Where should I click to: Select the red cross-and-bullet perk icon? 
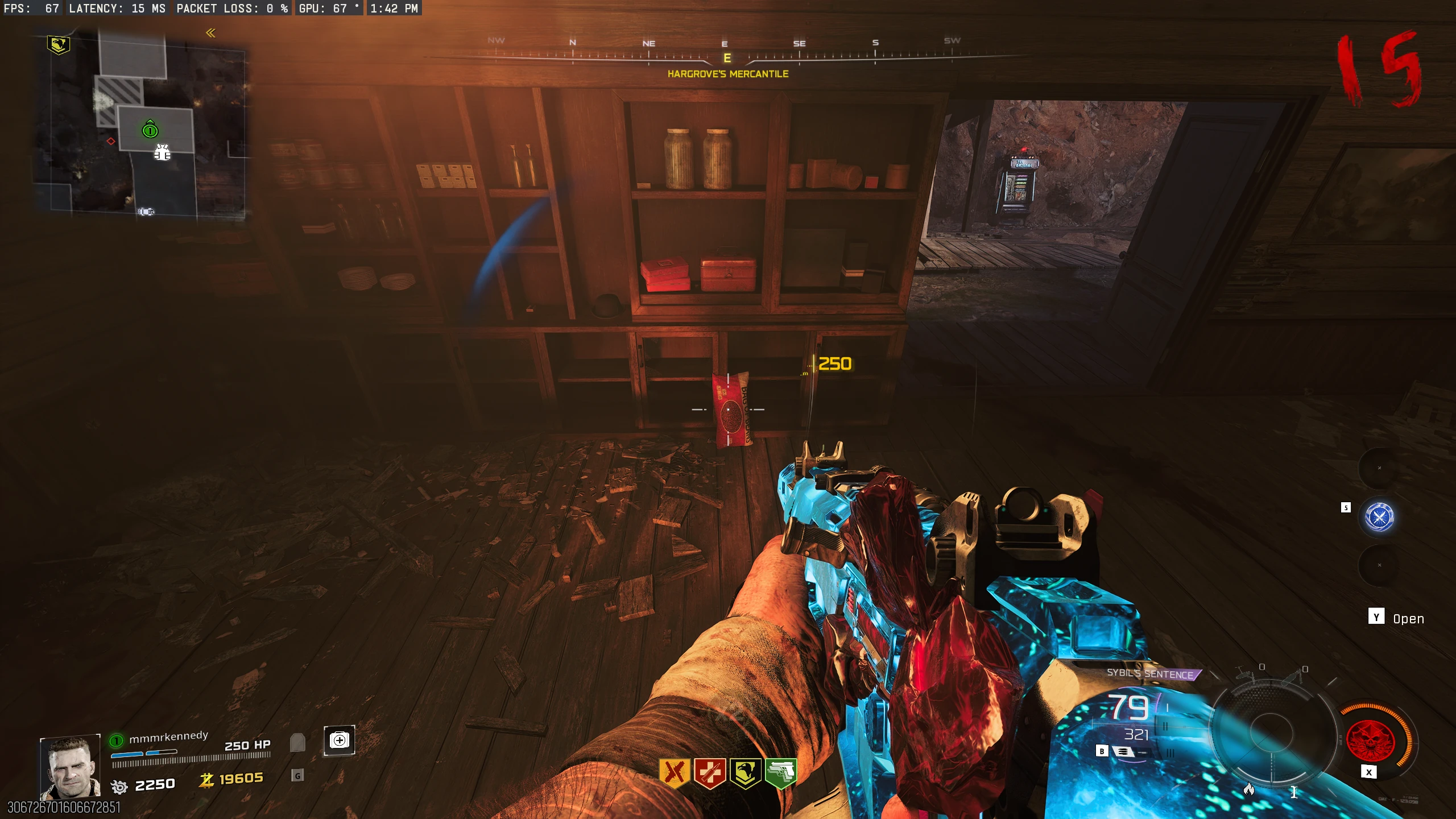tap(710, 772)
